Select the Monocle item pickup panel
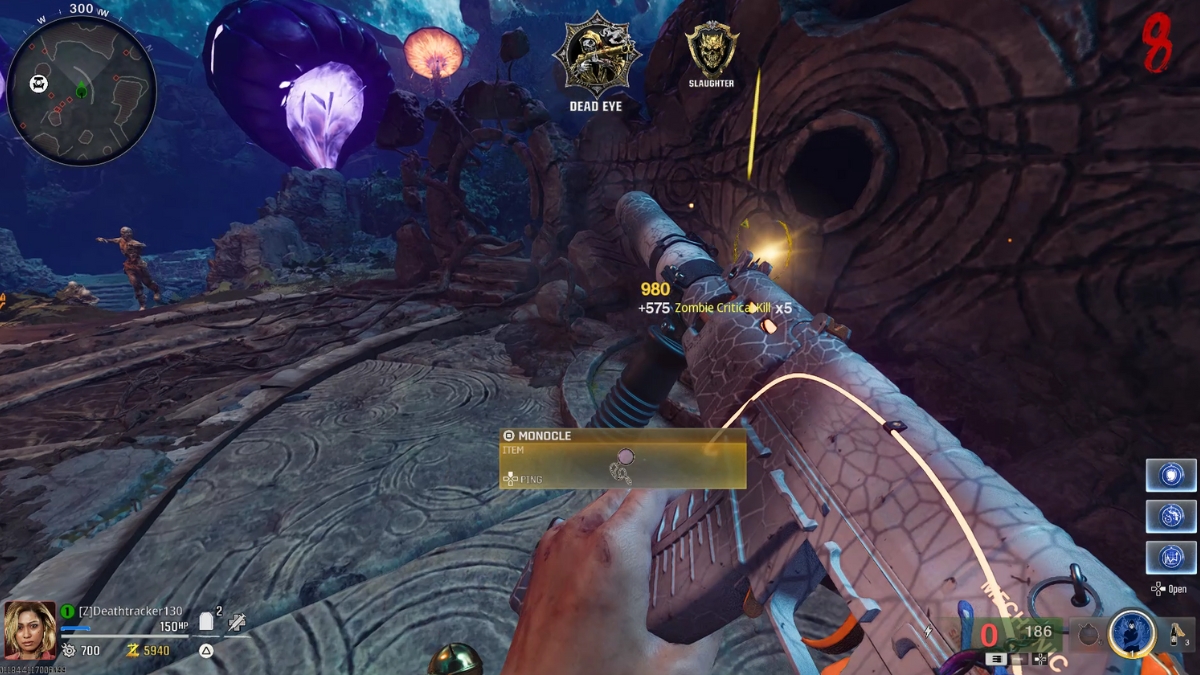The width and height of the screenshot is (1200, 675). (x=622, y=459)
